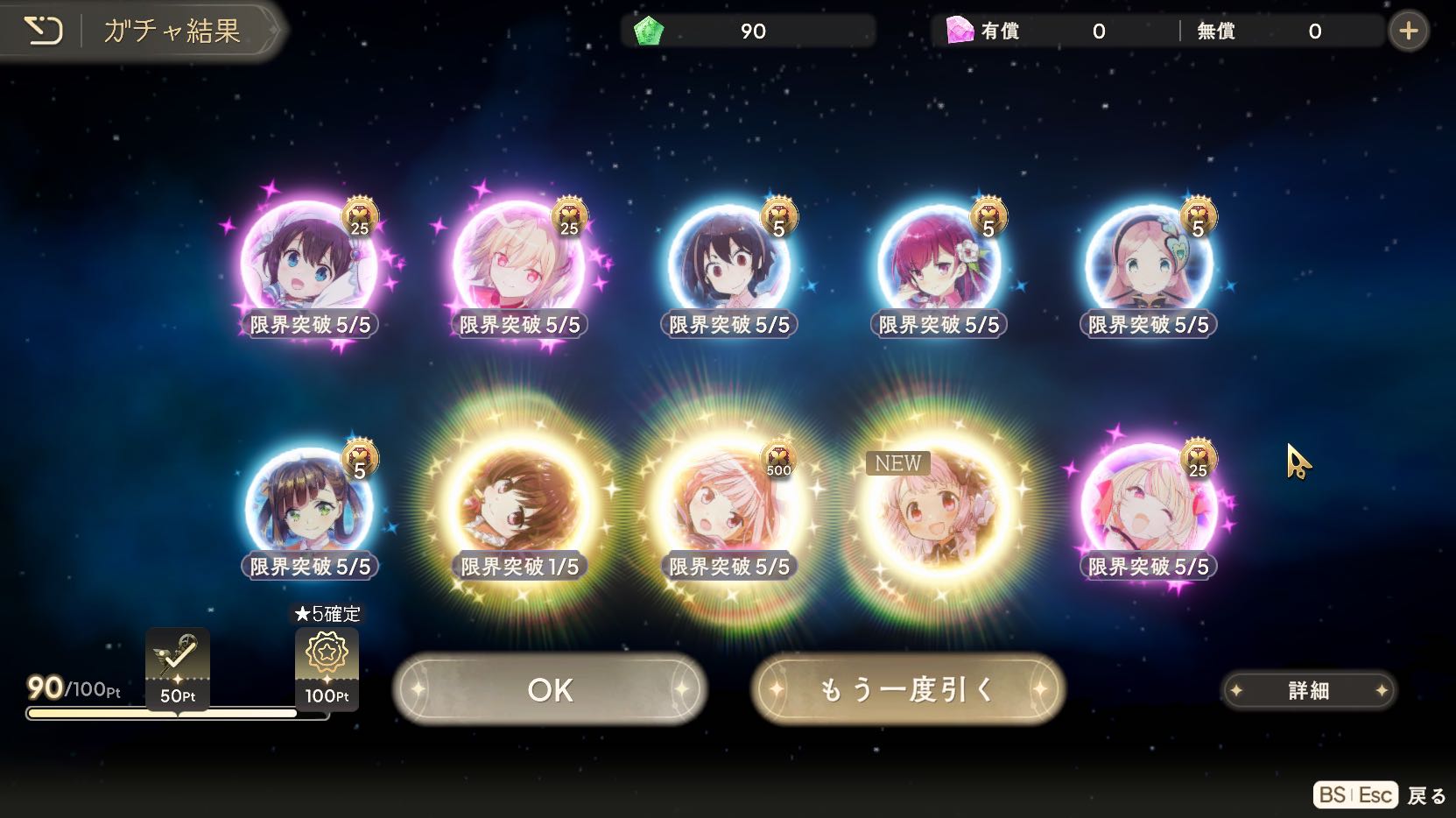1456x818 pixels.
Task: Click the green gem currency icon
Action: click(x=649, y=32)
